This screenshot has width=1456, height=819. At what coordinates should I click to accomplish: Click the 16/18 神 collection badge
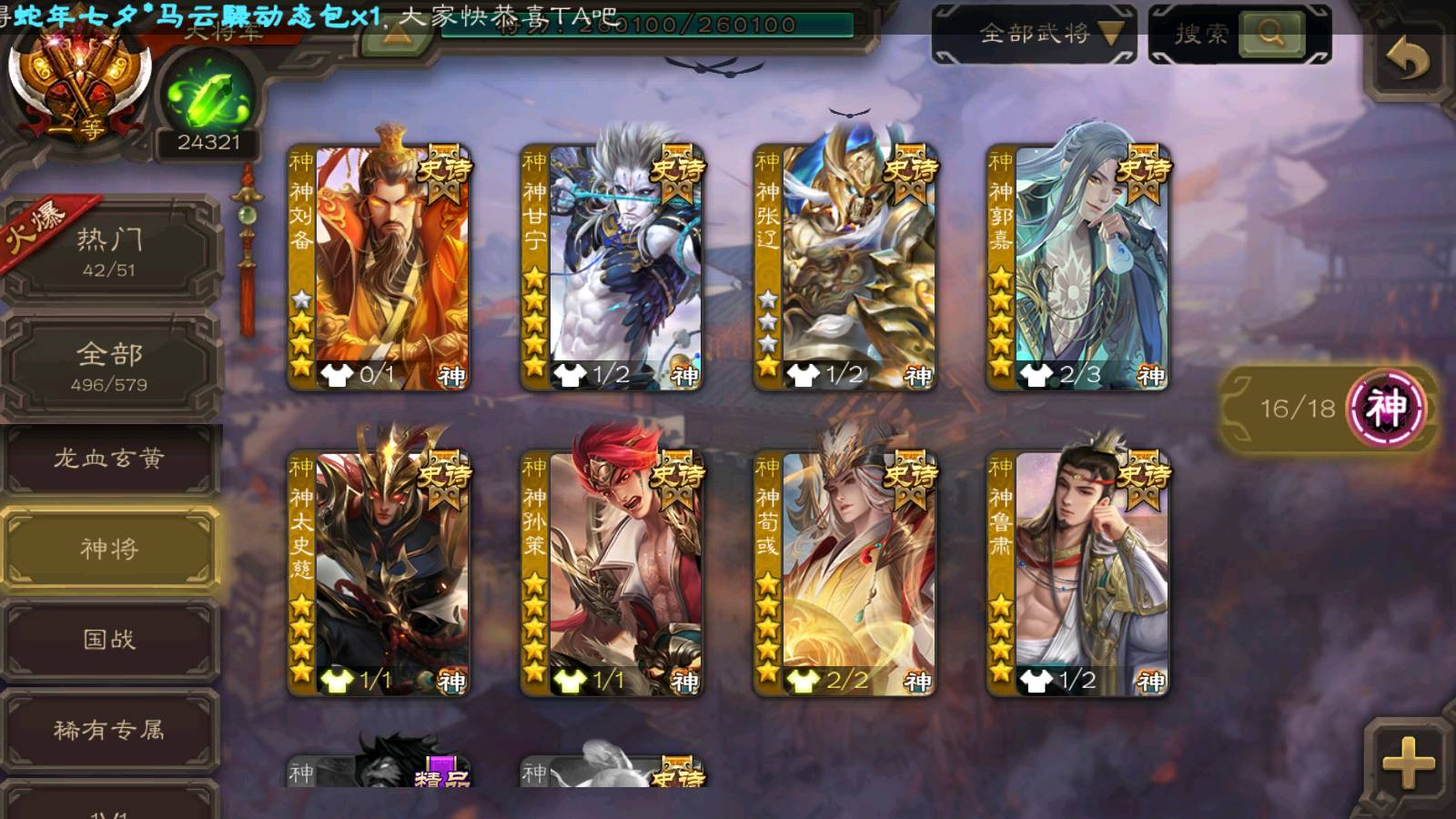[1329, 409]
